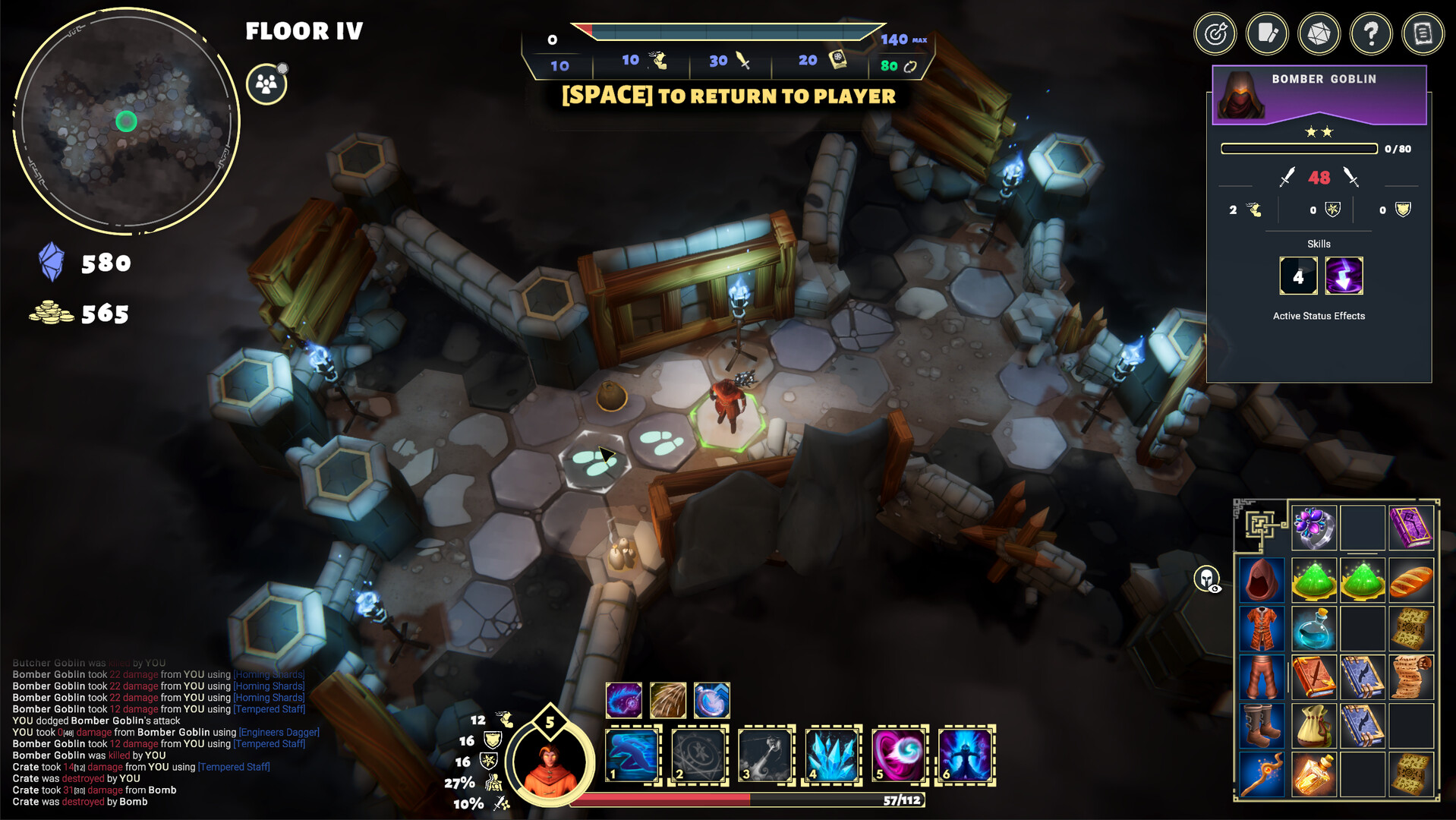Select the red hood equipment slot
The height and width of the screenshot is (820, 1456).
[1262, 580]
